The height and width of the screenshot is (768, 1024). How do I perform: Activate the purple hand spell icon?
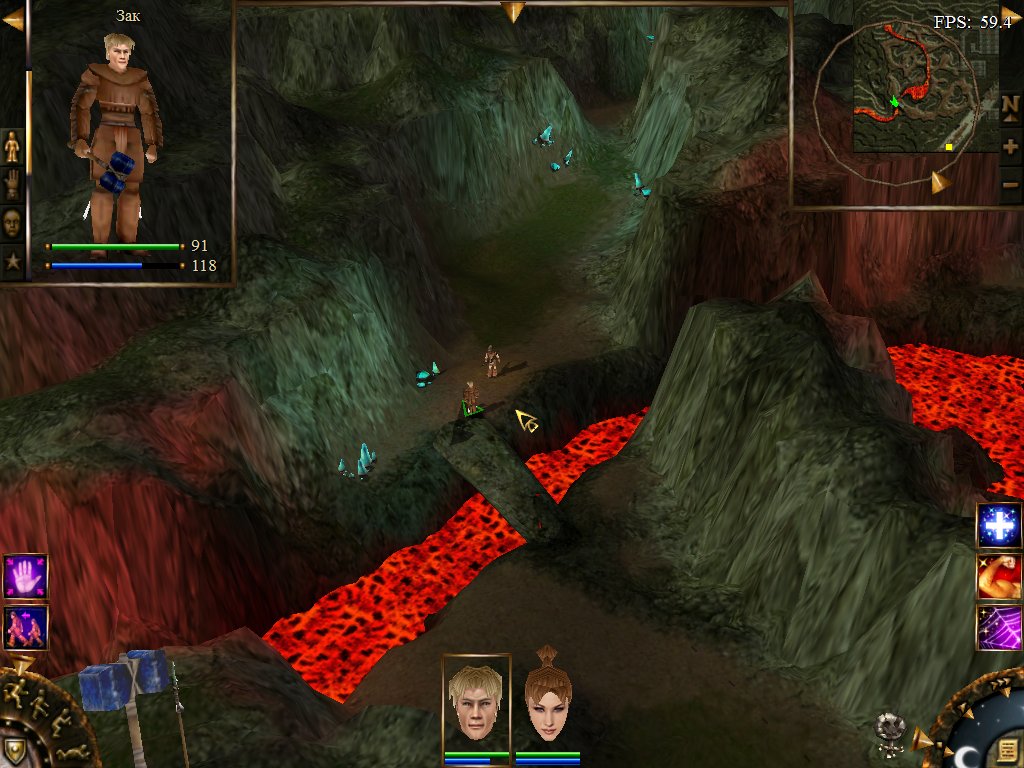click(x=25, y=576)
